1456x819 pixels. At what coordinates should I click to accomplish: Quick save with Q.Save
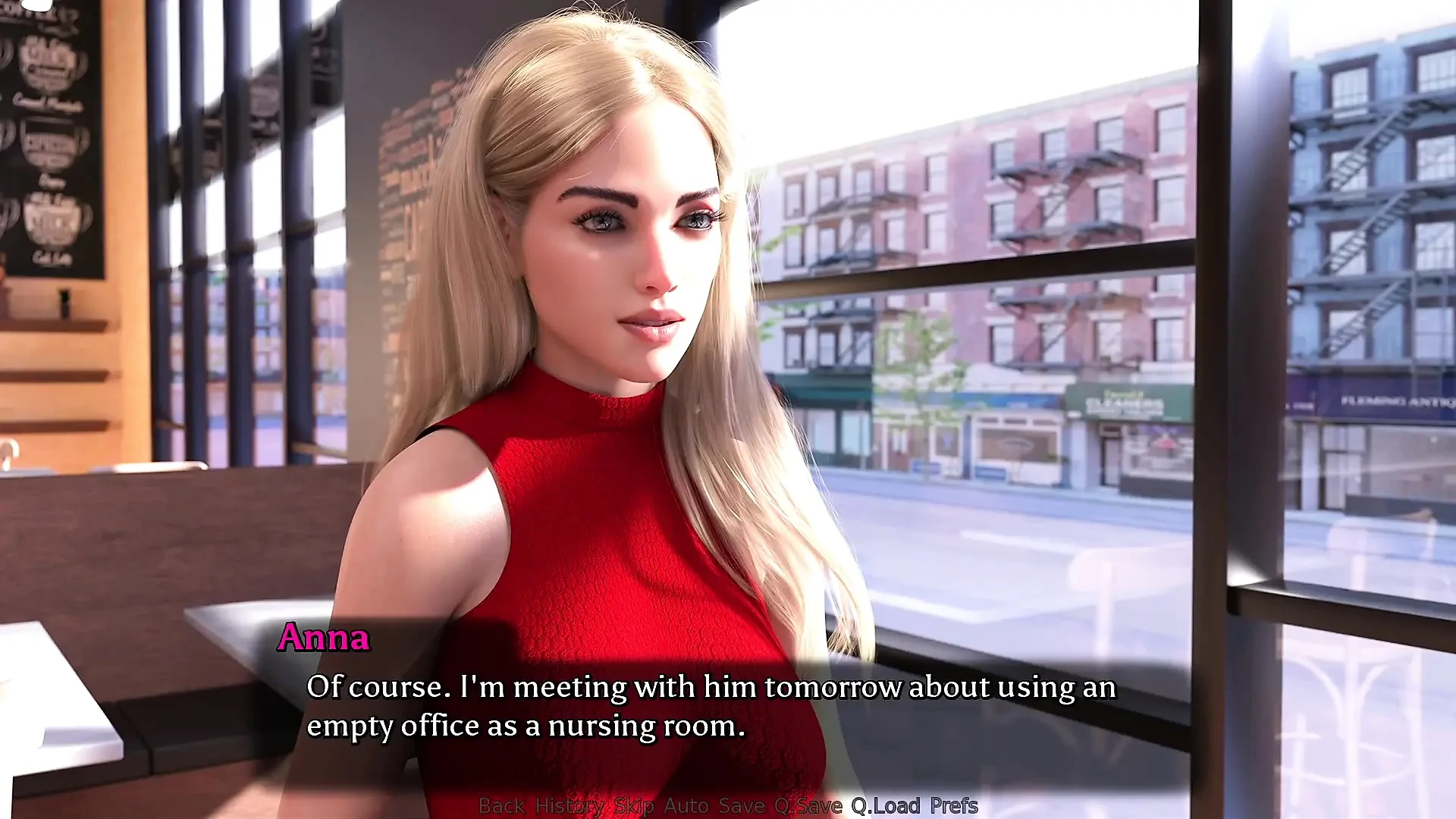pos(808,805)
